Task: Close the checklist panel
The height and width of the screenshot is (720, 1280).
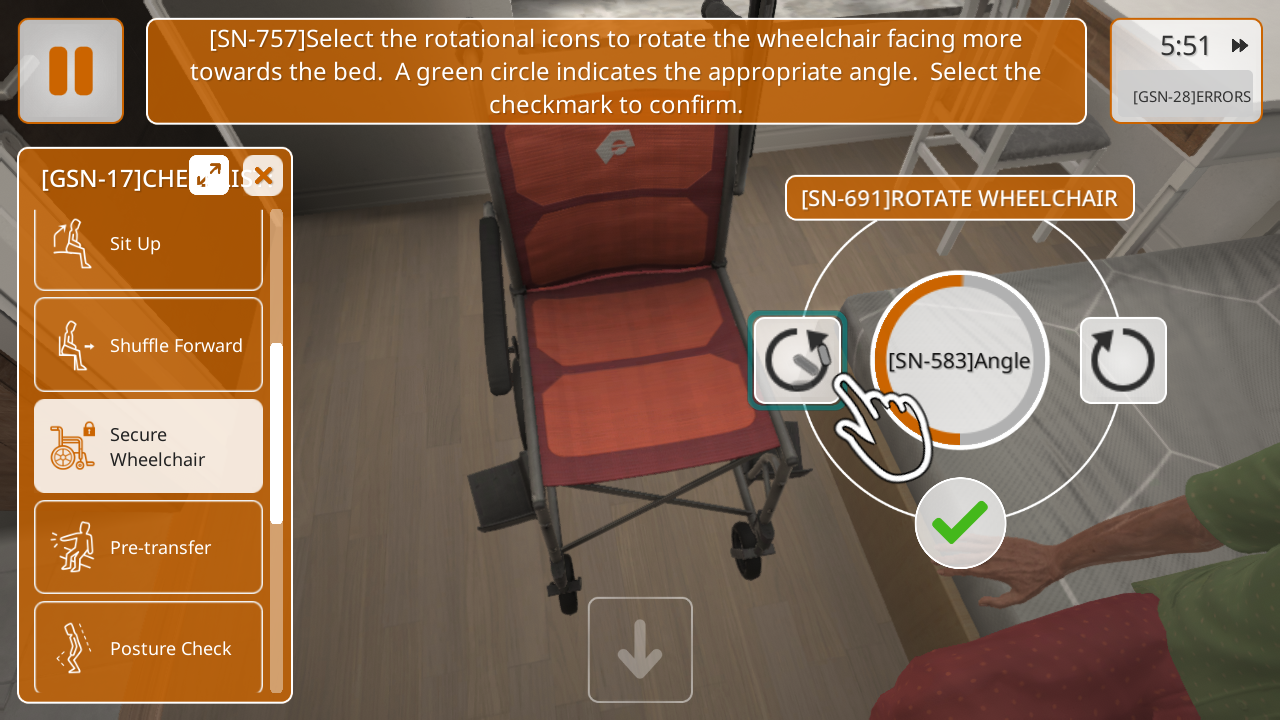Action: [x=263, y=176]
